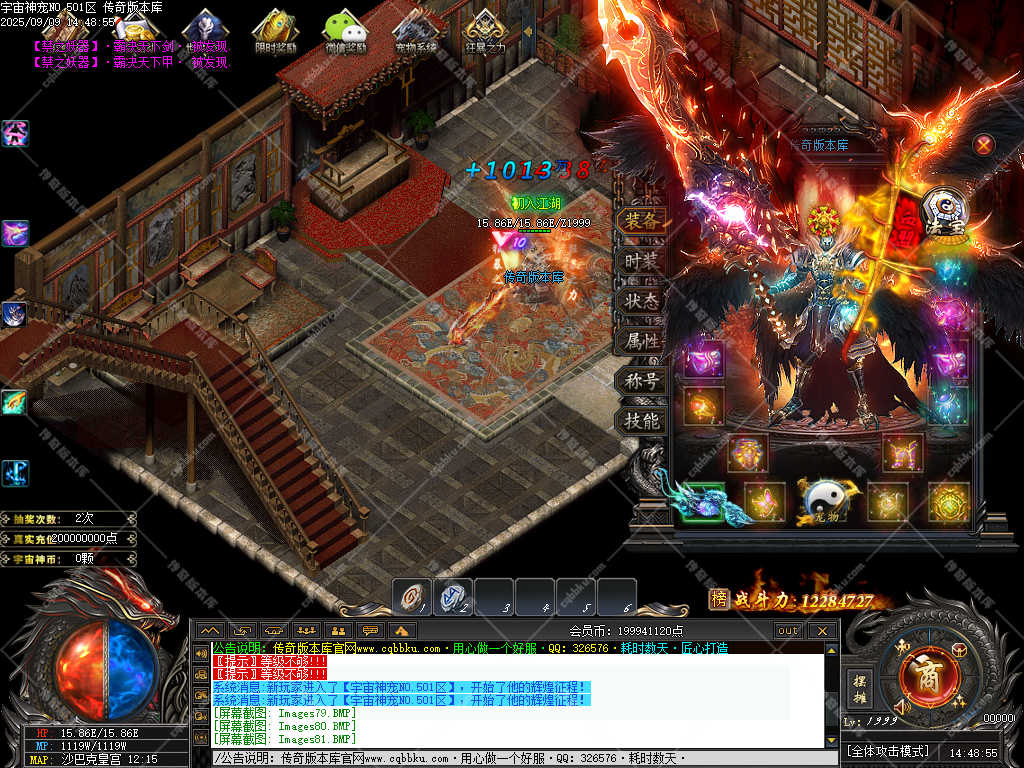Open the 称号 titles tab
This screenshot has width=1024, height=768.
pos(642,381)
